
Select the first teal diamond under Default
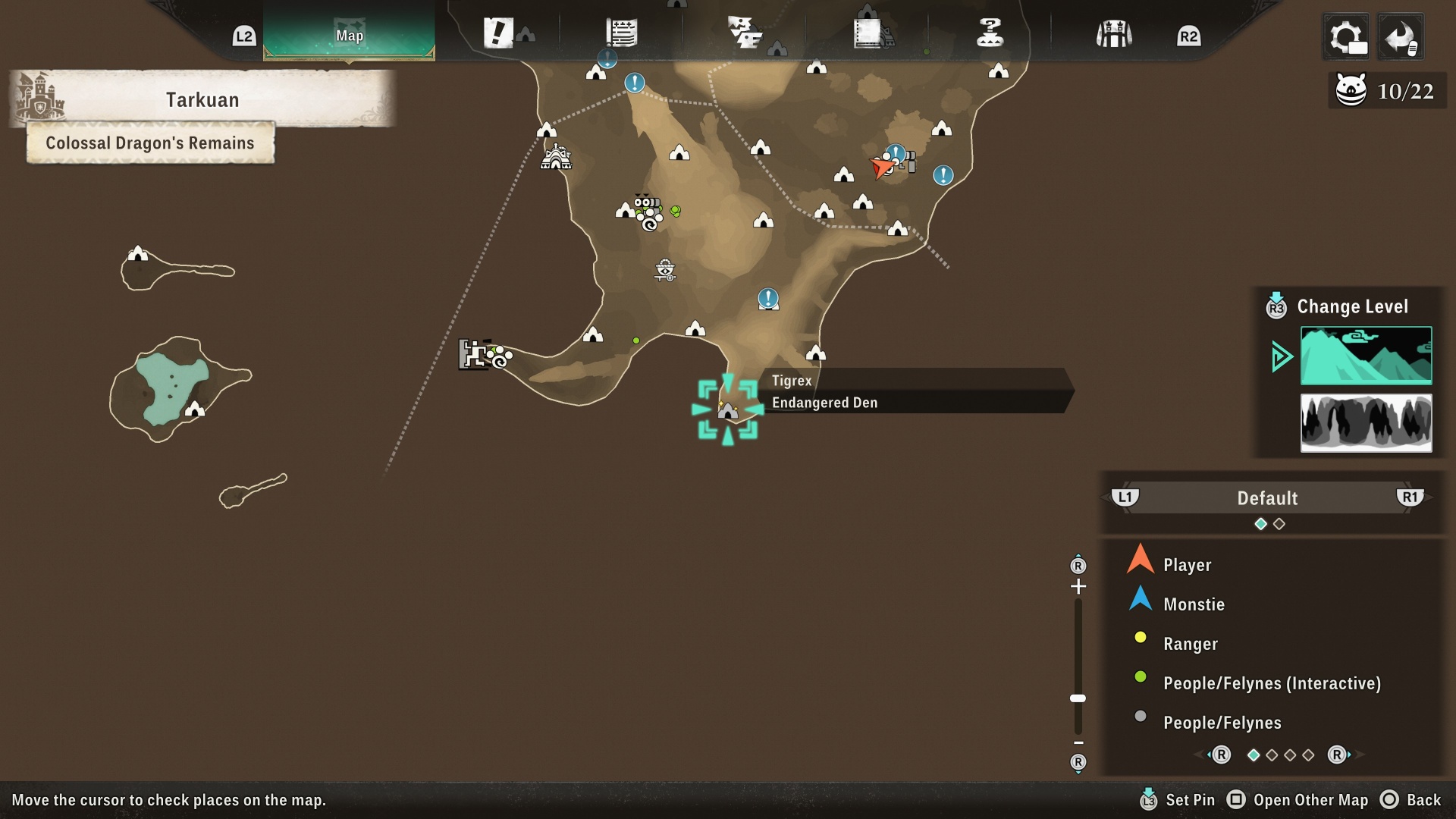click(1260, 523)
